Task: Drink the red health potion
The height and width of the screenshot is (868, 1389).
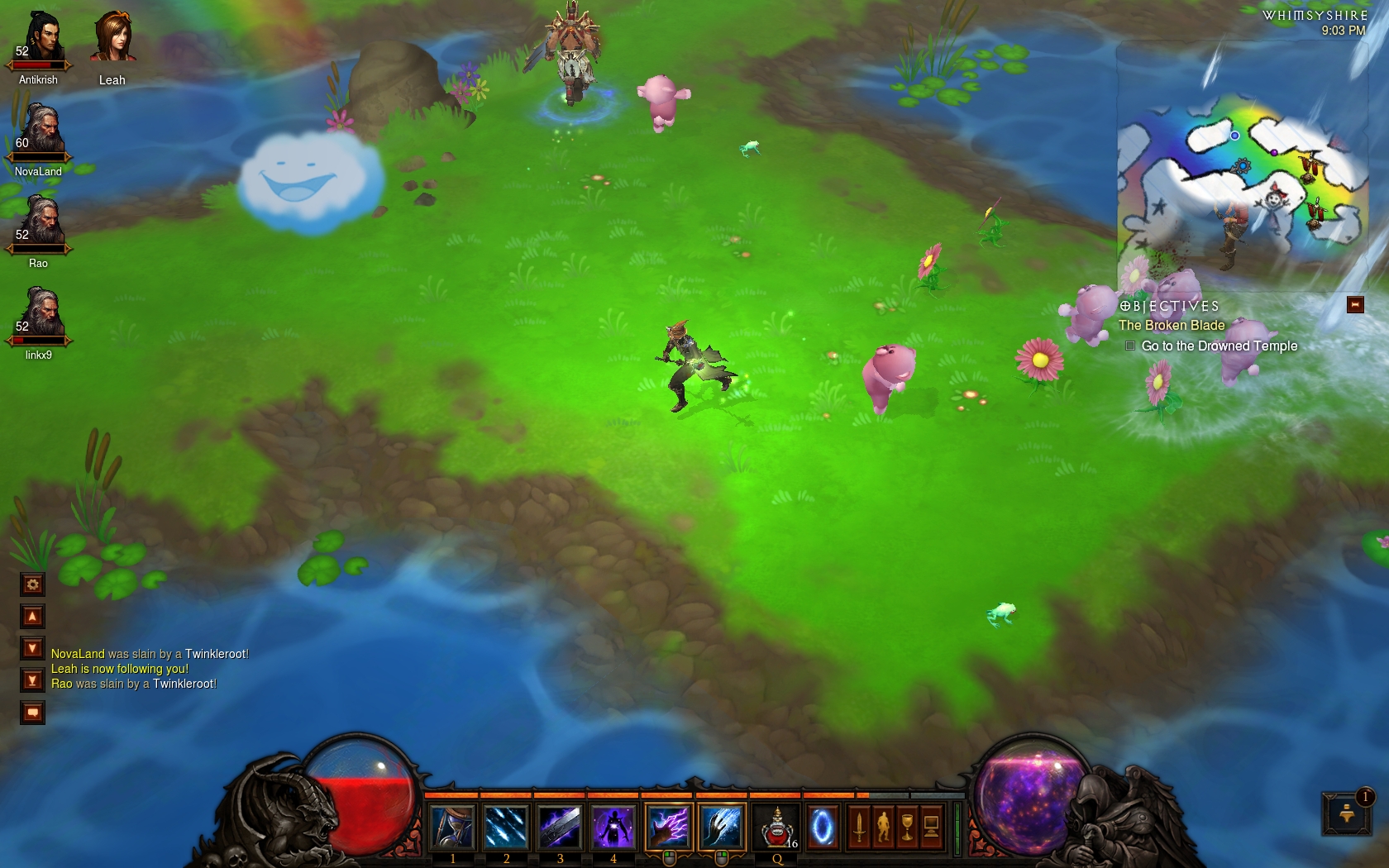Action: pyautogui.click(x=777, y=827)
